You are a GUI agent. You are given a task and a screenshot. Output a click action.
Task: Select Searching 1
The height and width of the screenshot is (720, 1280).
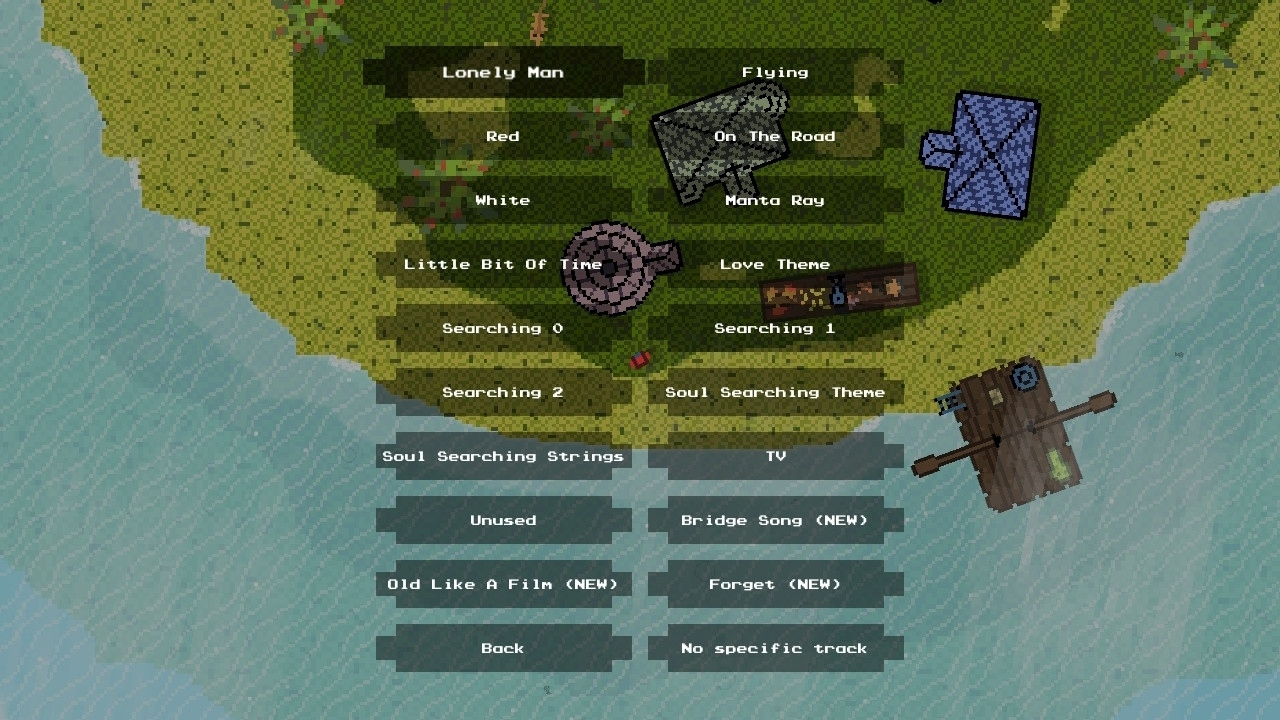pos(775,328)
